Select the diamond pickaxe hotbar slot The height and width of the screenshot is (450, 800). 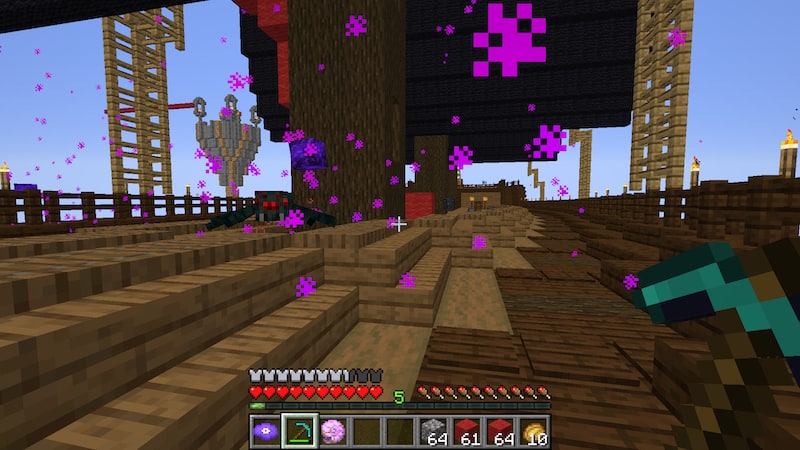pos(299,431)
